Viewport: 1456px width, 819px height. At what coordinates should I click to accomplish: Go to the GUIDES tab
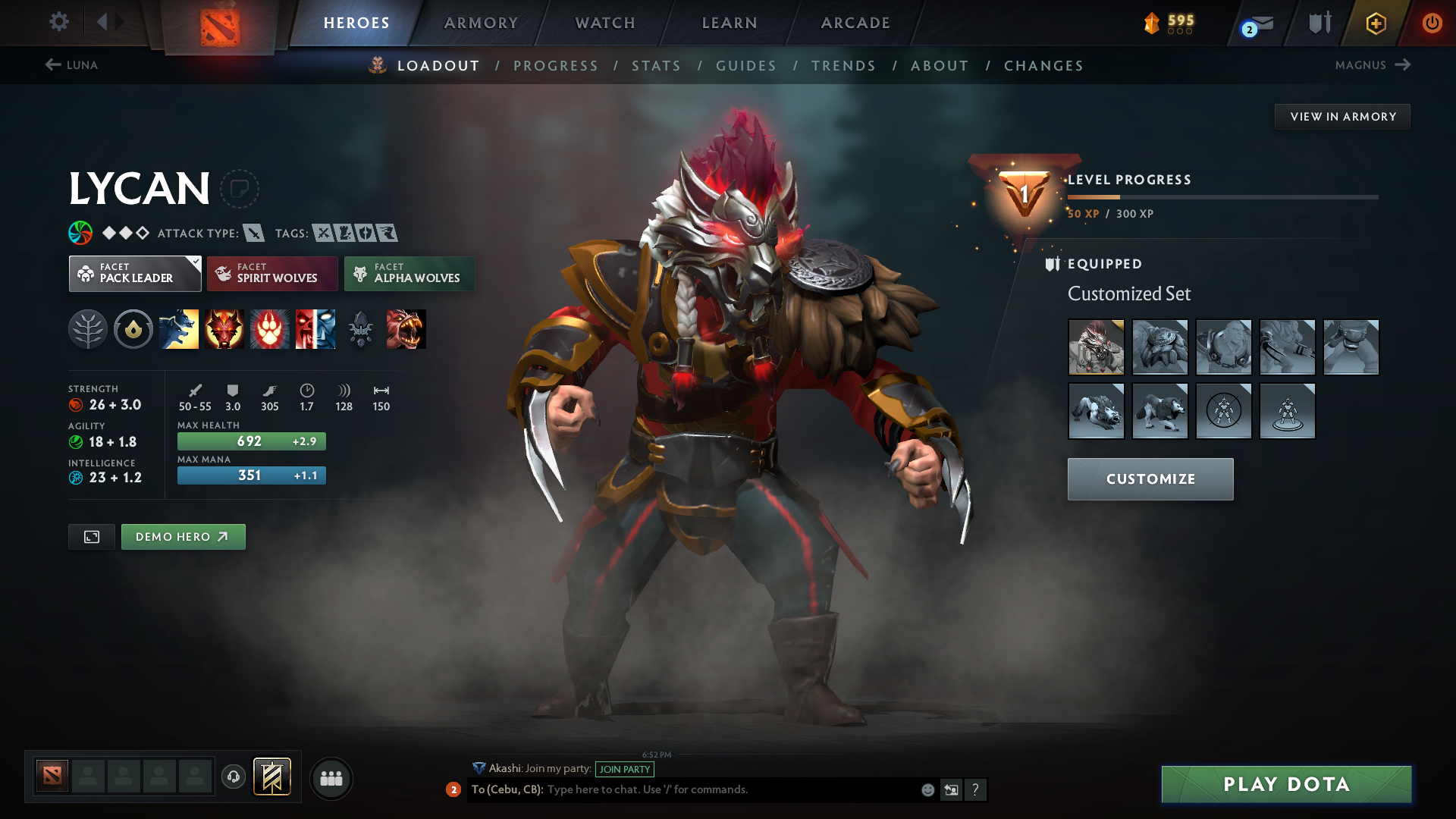[x=746, y=65]
